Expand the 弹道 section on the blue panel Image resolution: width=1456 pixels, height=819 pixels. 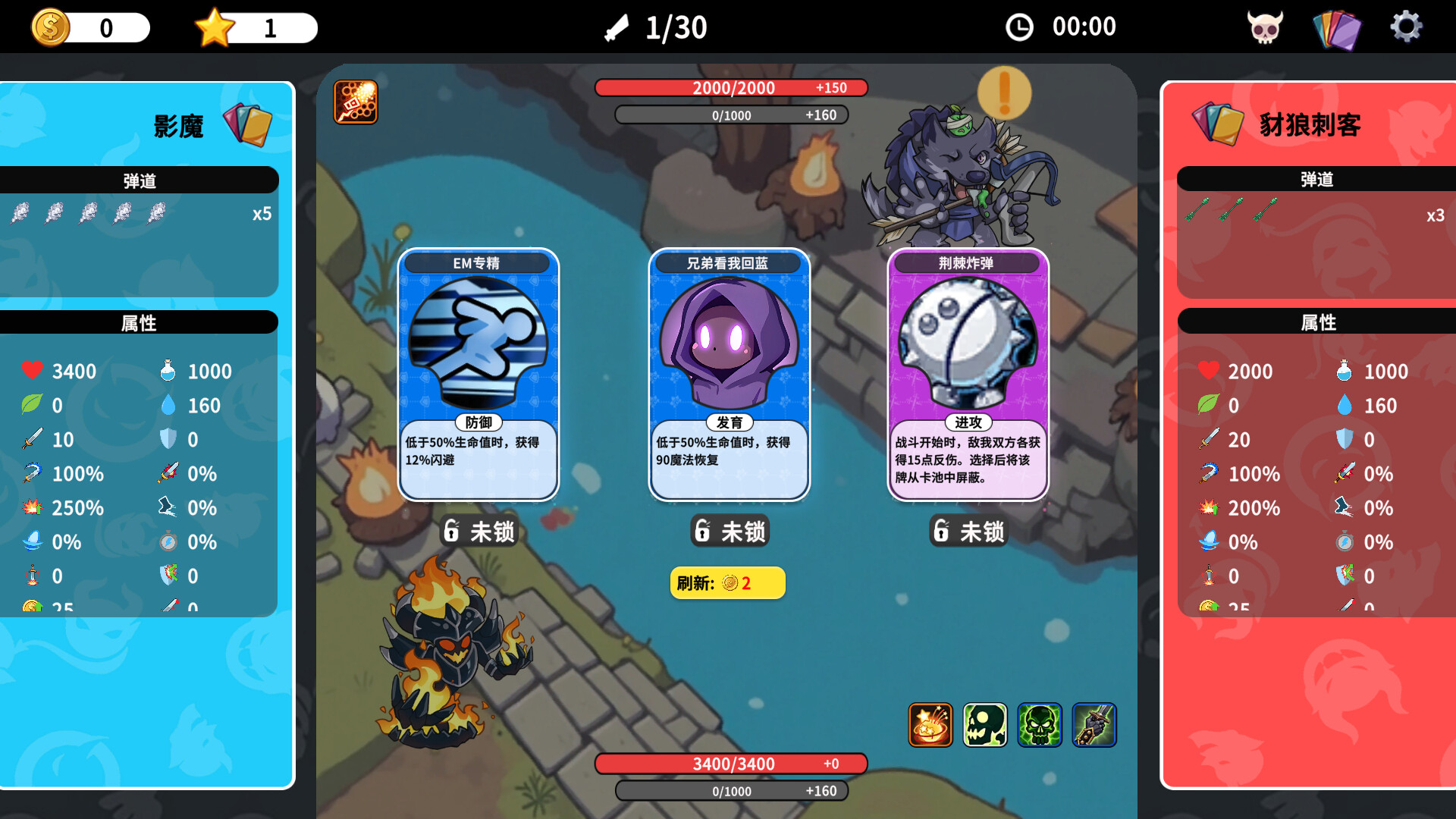(x=140, y=180)
